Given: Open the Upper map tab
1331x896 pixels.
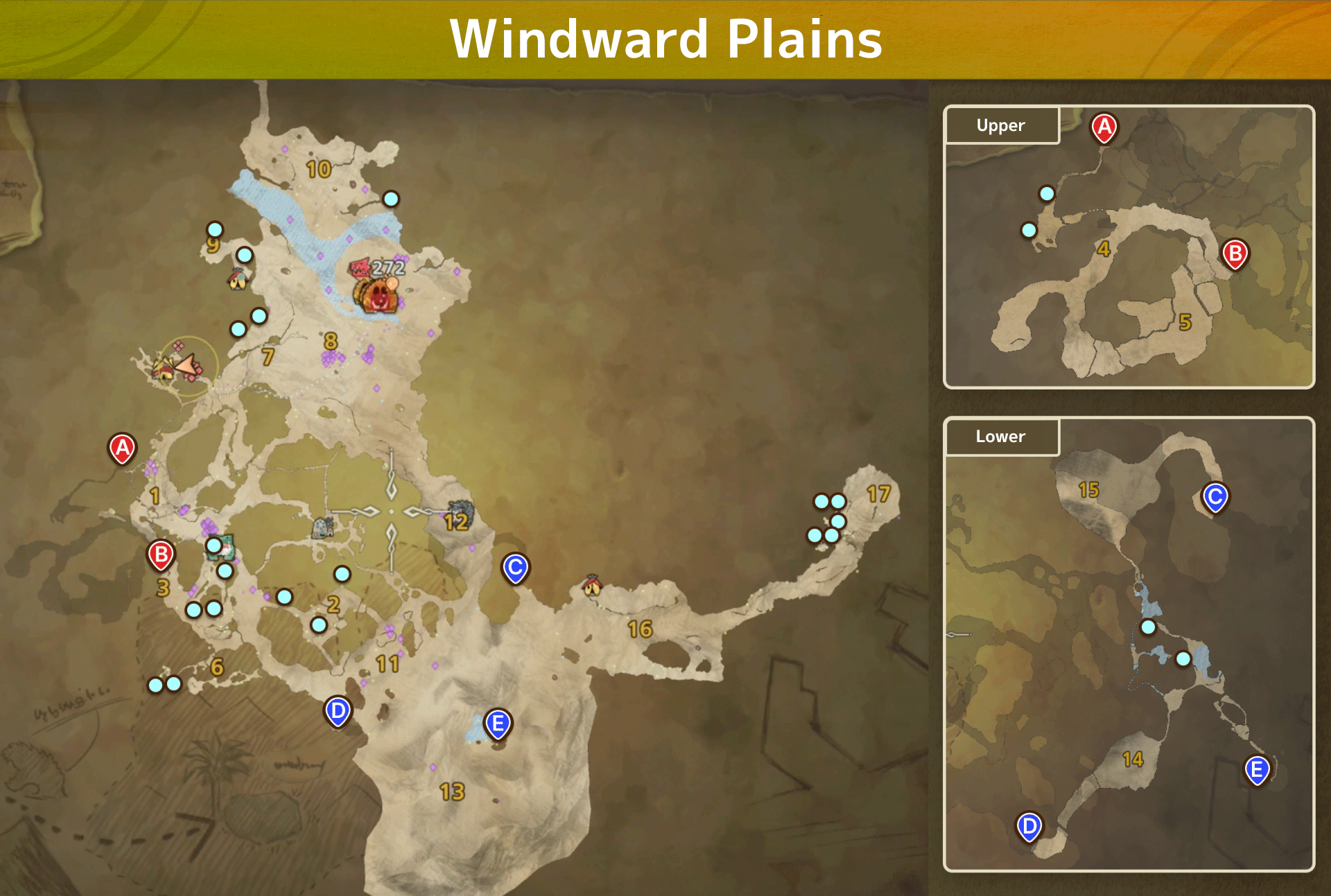Looking at the screenshot, I should (x=1000, y=125).
